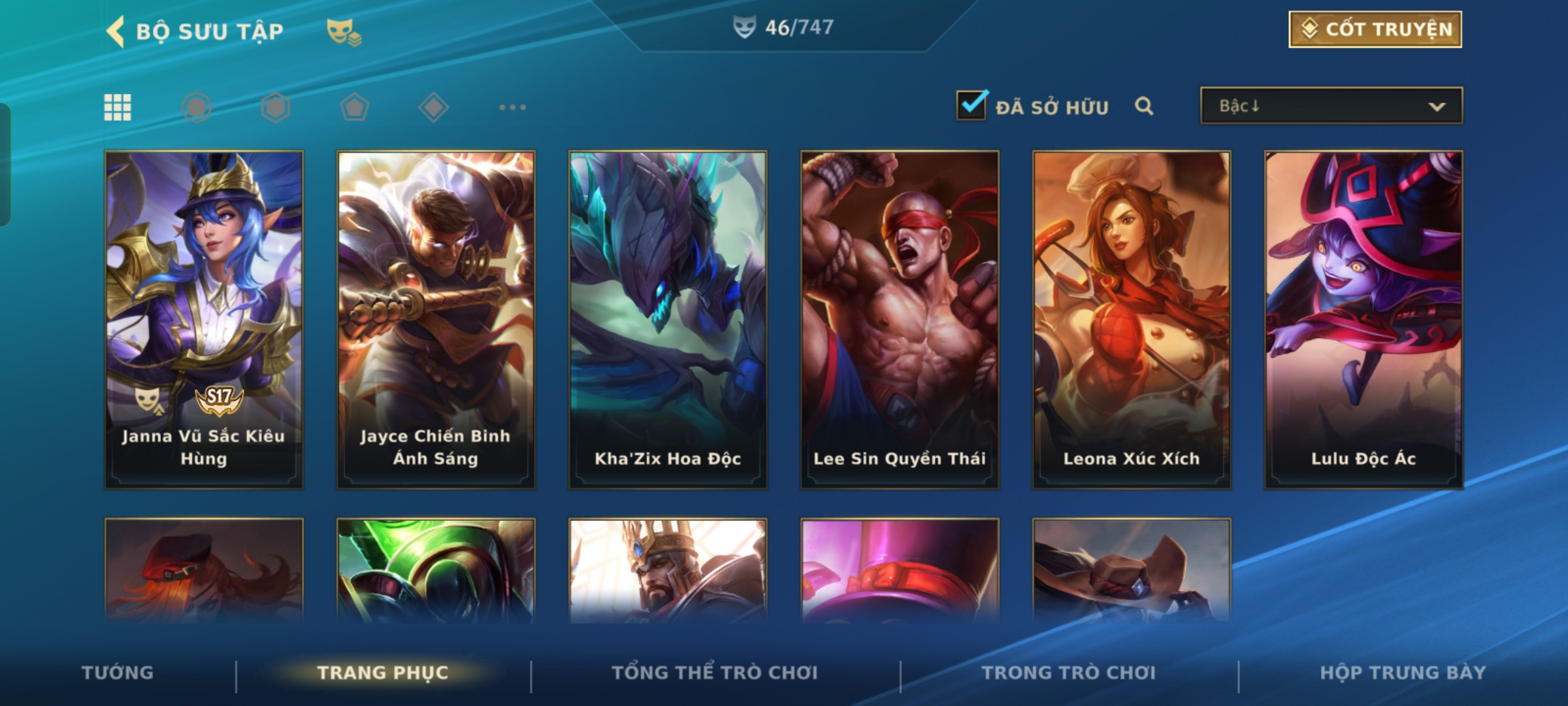View the Kha'Zix Hoa Độc skin card
Viewport: 1568px width, 706px height.
[668, 320]
